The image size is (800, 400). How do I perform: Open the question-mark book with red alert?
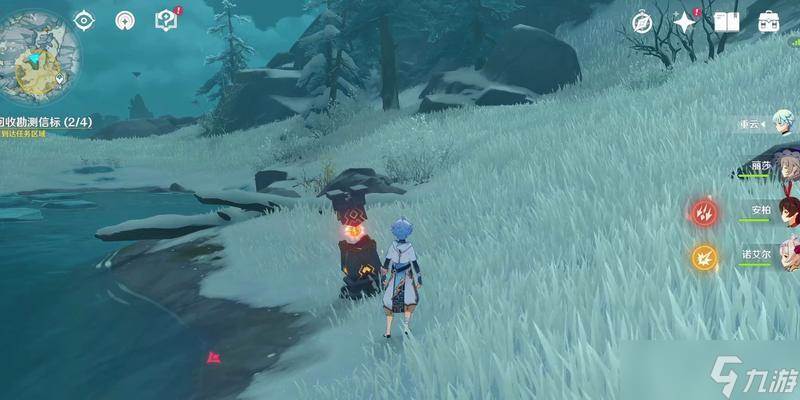tap(167, 20)
